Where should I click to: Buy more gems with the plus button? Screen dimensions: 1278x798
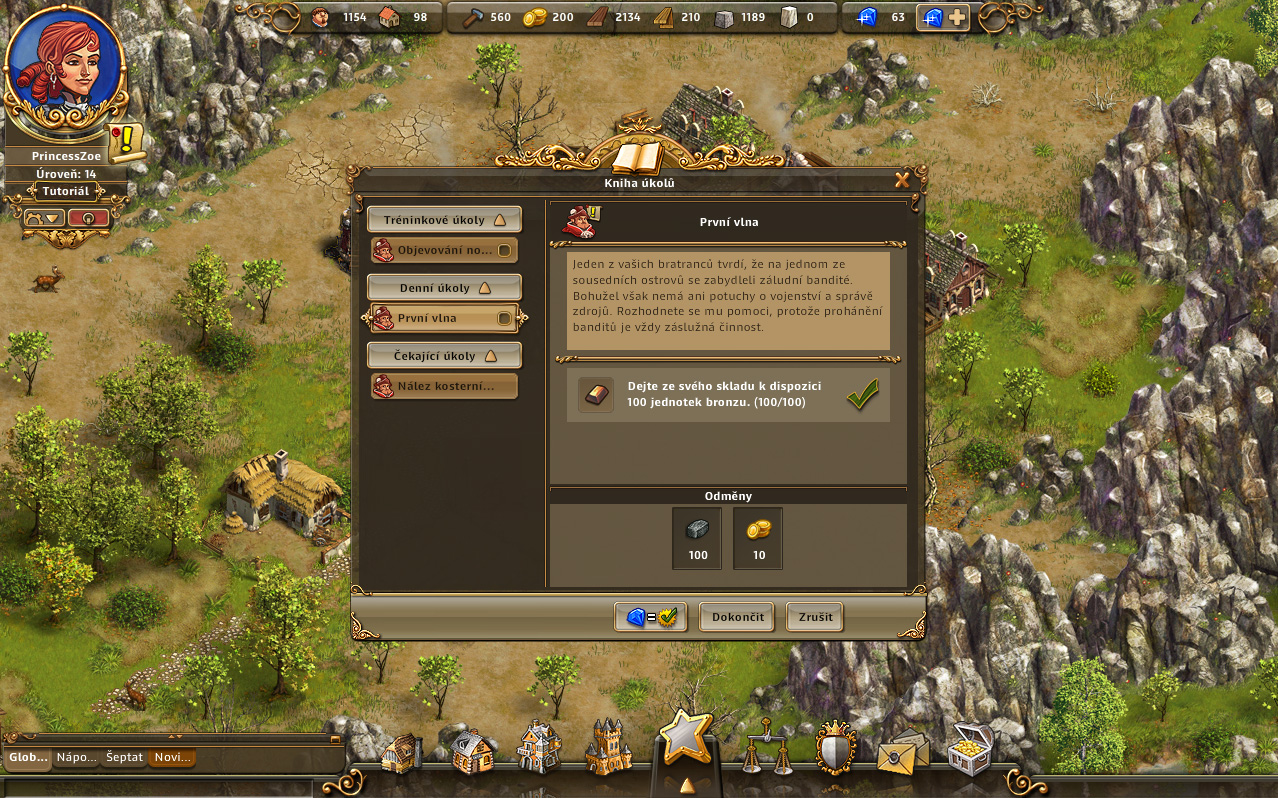click(957, 17)
